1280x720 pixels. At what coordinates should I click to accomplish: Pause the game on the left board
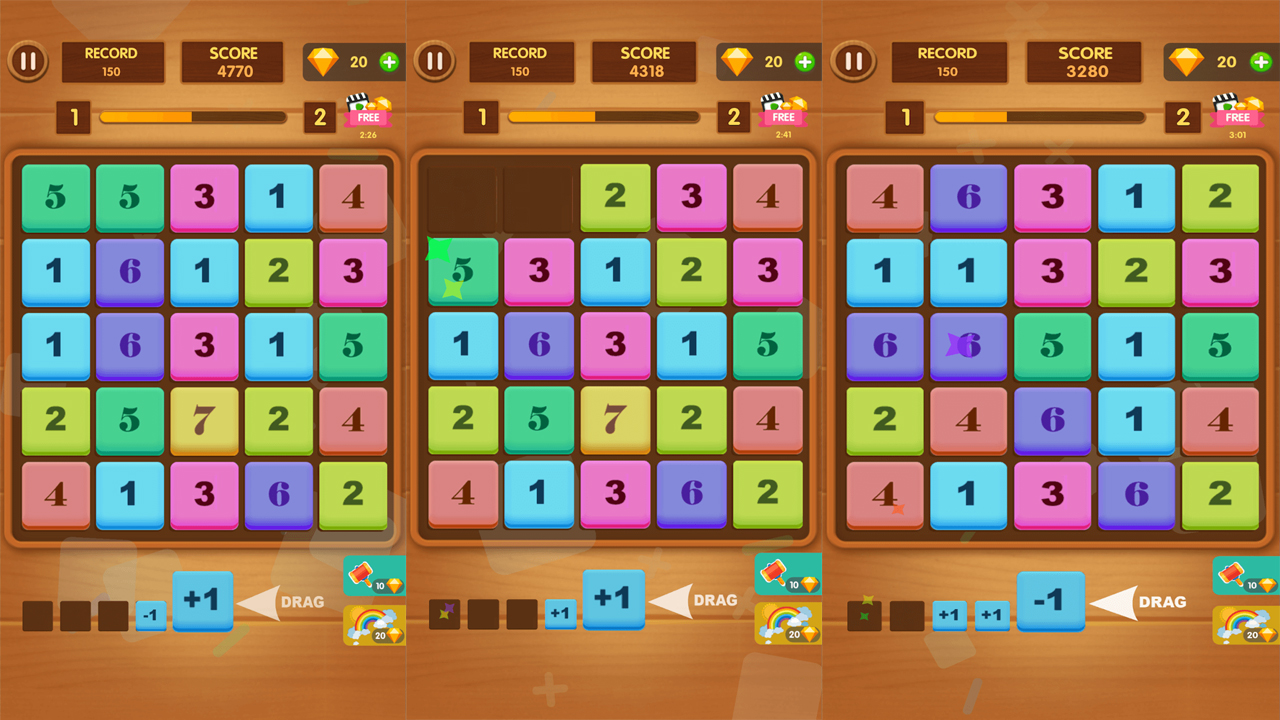[28, 60]
